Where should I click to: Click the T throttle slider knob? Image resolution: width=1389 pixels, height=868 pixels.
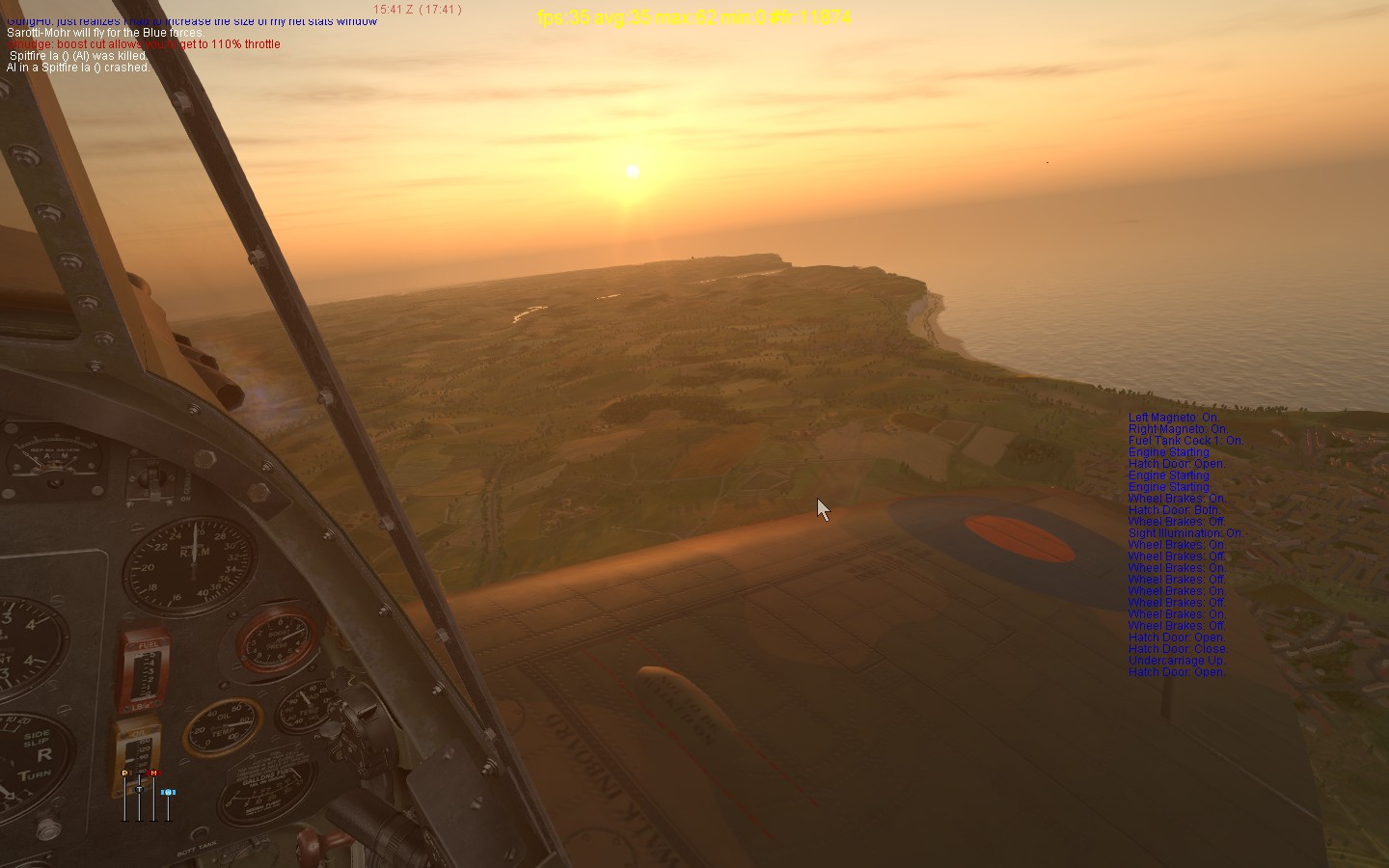[x=139, y=789]
